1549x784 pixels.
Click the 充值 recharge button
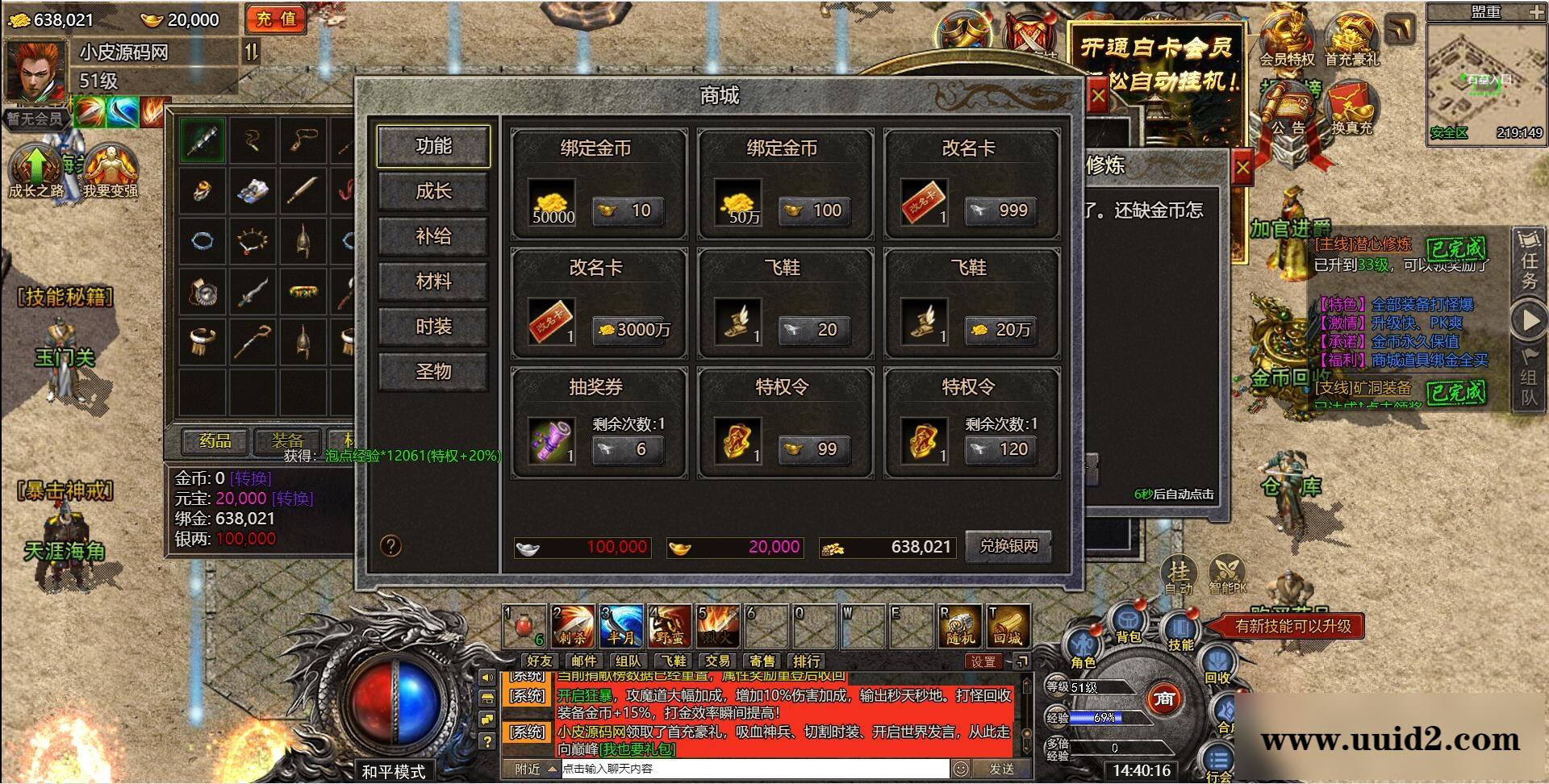click(275, 20)
